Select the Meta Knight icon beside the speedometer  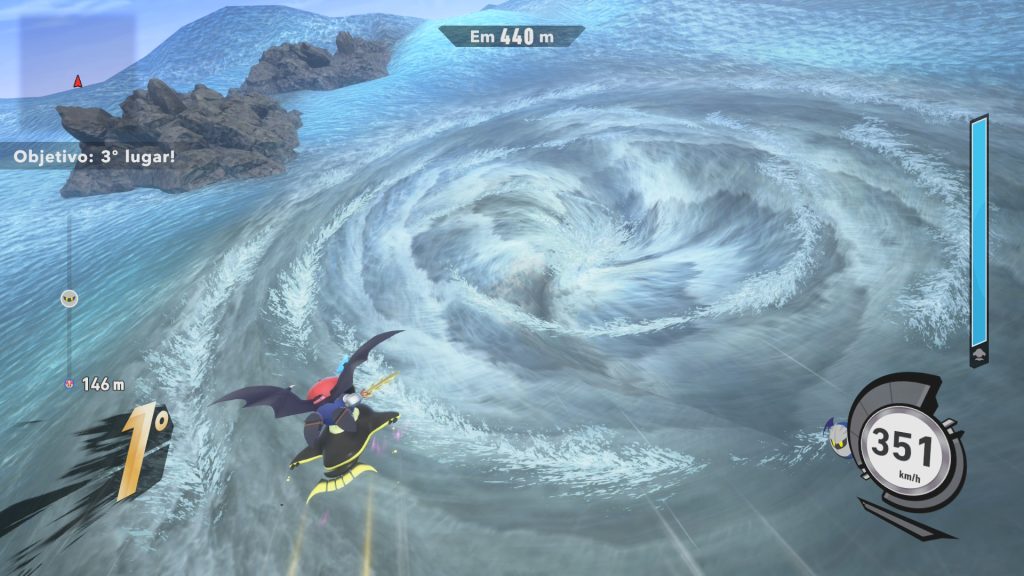pos(838,436)
